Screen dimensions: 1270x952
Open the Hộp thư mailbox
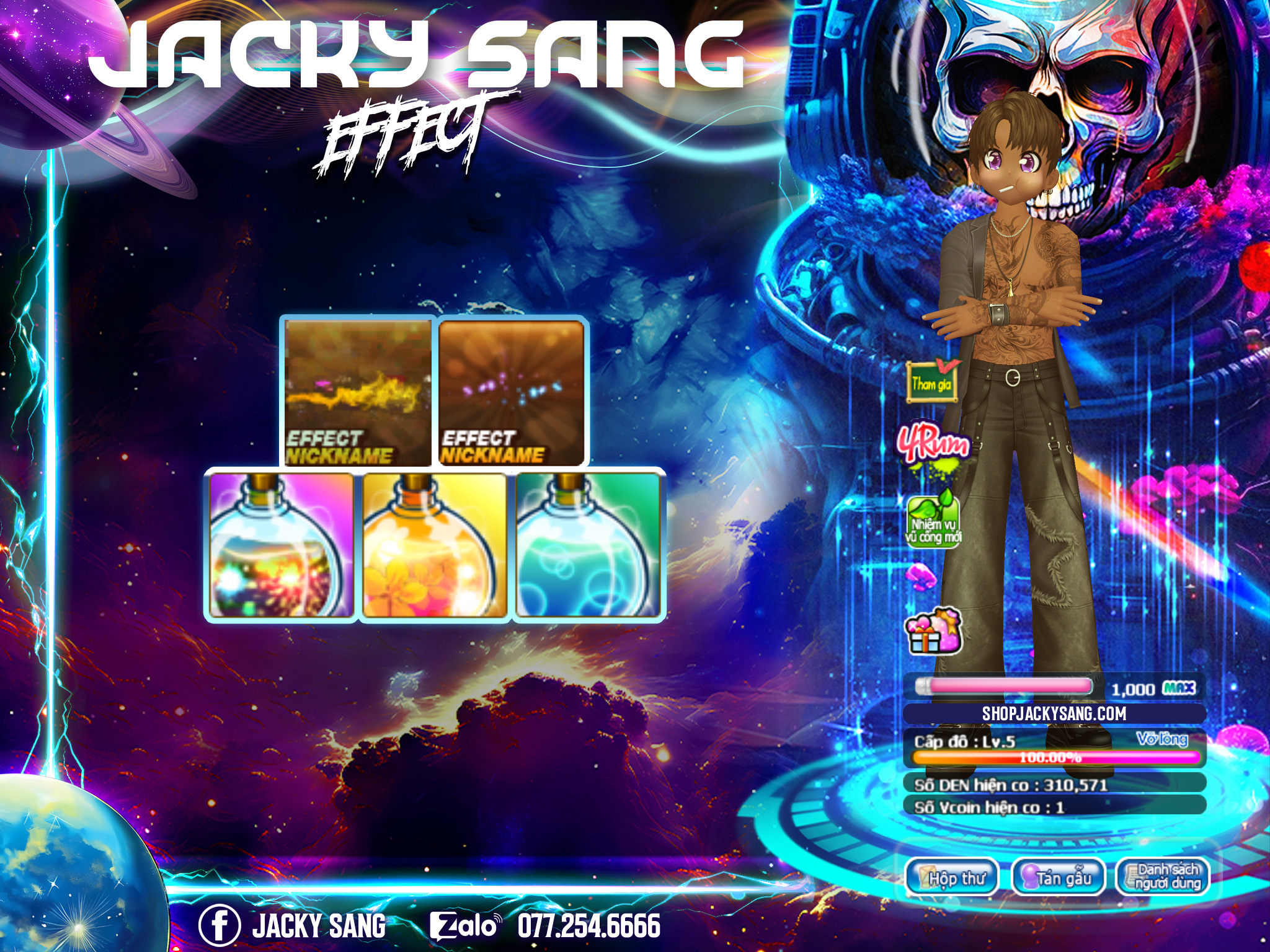coord(952,878)
